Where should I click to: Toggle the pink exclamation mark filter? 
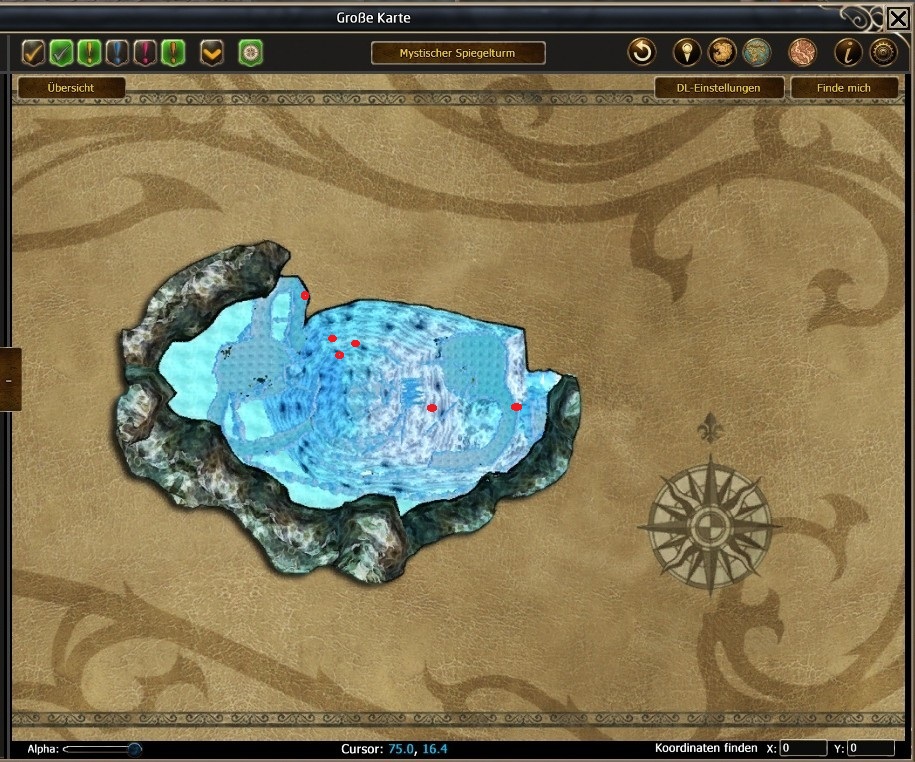pos(146,52)
